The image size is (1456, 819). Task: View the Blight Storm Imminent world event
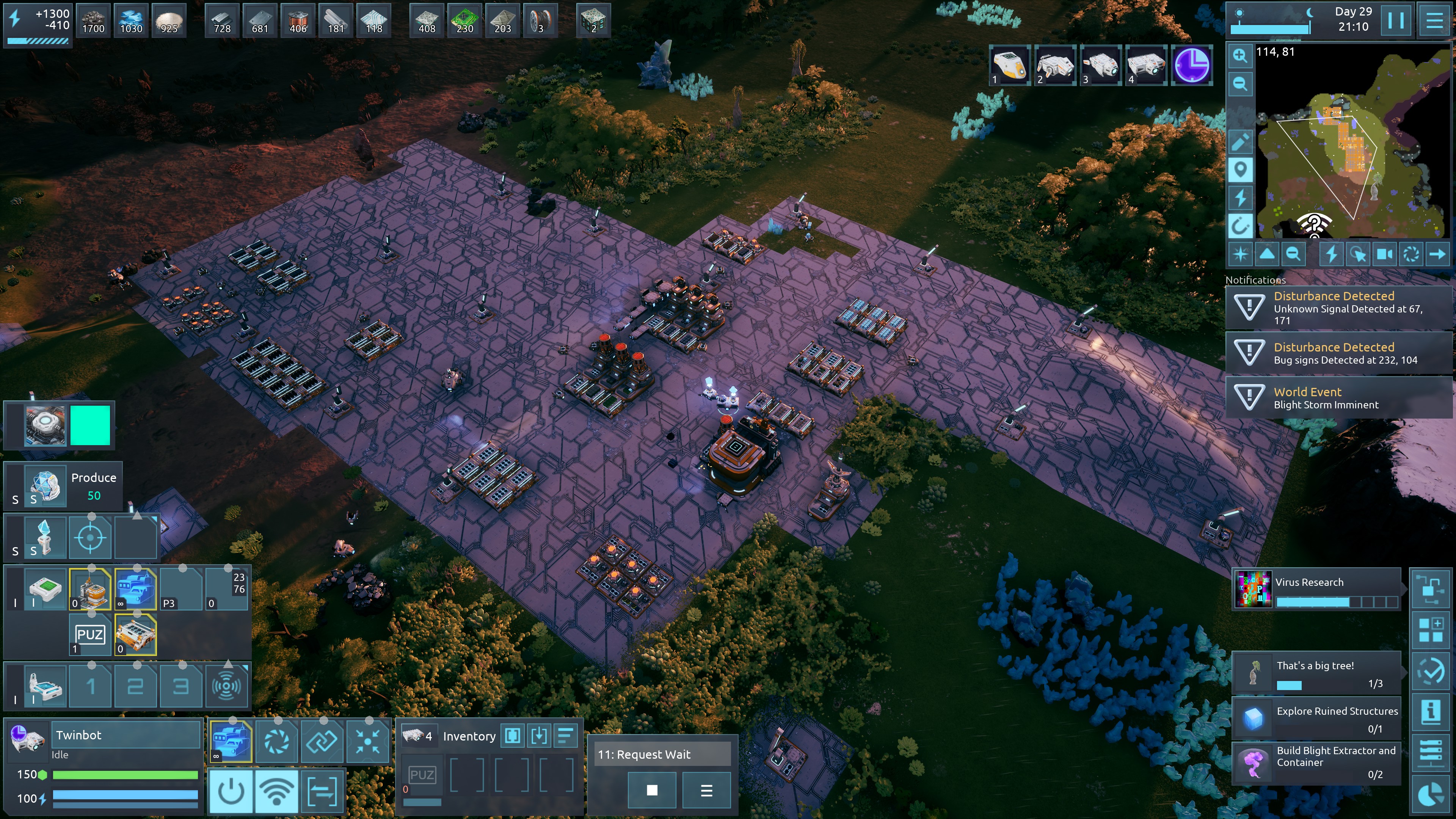[x=1337, y=398]
